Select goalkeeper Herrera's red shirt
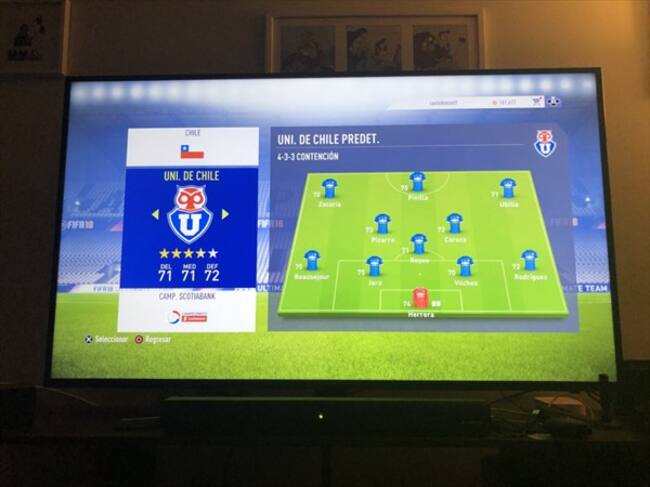Viewport: 650px width, 487px height. point(421,298)
